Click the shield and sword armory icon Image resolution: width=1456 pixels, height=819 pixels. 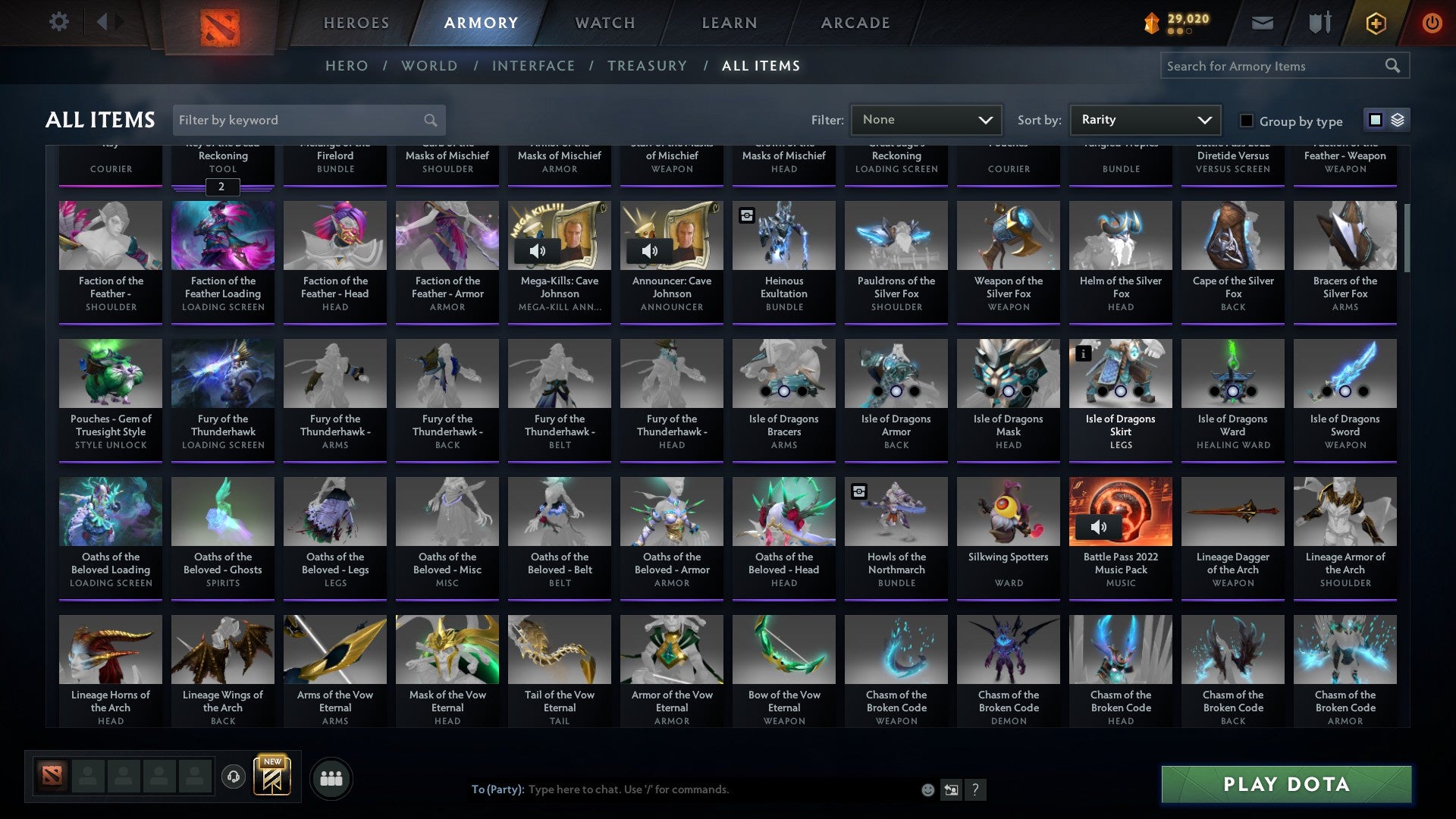(x=1319, y=23)
